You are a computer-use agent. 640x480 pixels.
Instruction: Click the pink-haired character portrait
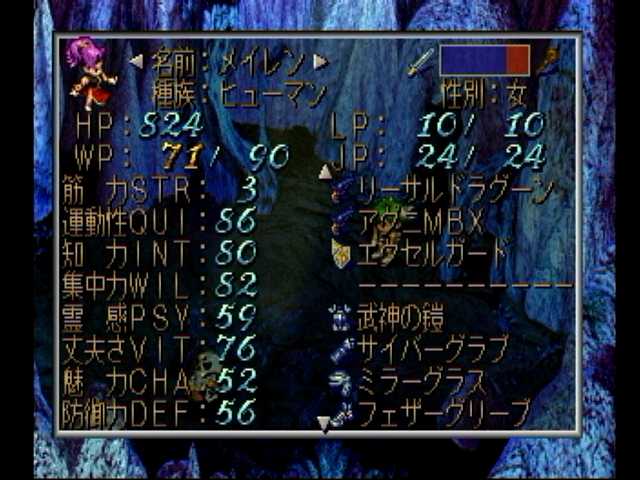click(88, 72)
